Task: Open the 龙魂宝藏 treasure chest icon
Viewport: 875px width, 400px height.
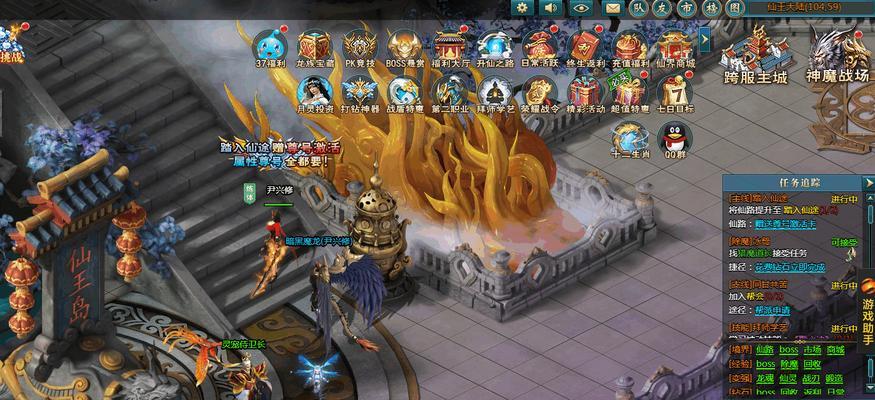Action: [314, 46]
